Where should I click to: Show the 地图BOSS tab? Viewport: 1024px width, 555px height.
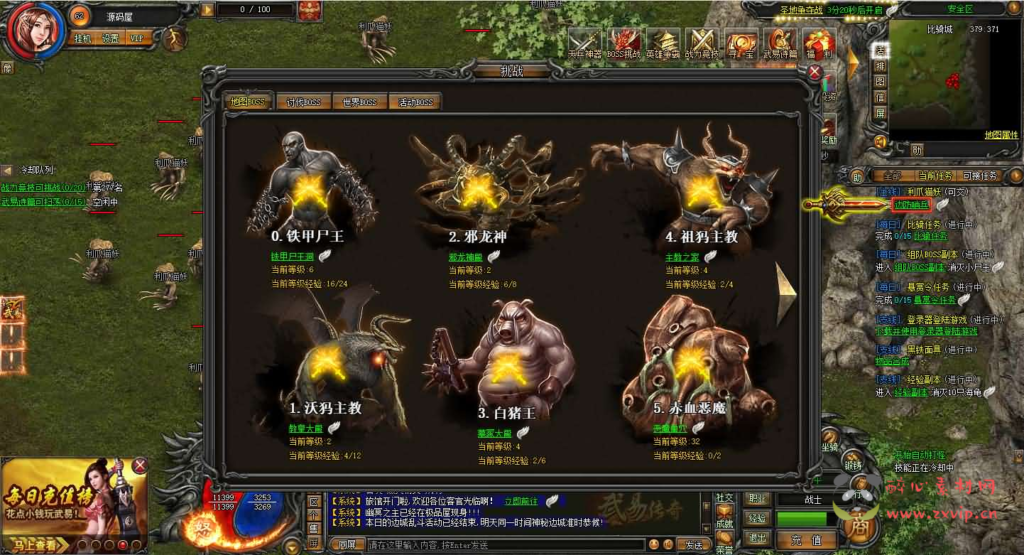(243, 101)
